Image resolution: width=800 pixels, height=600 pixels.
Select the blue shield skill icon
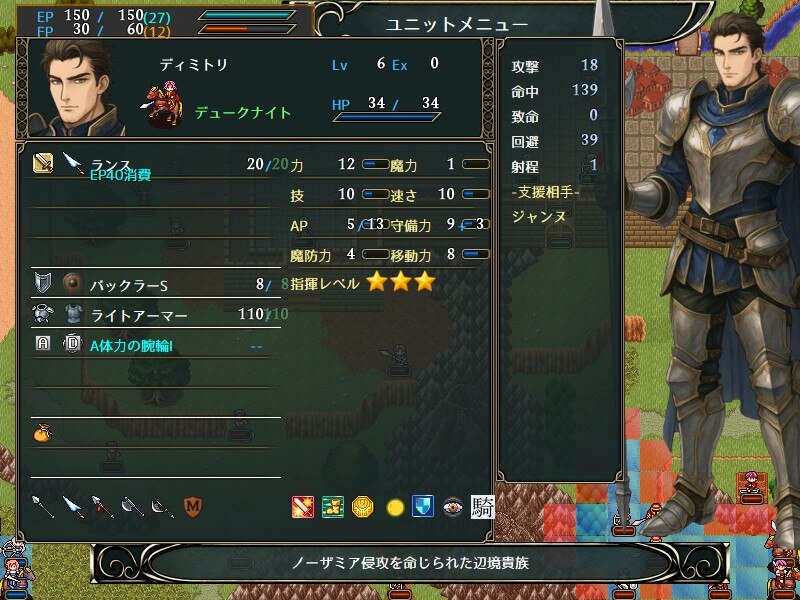(423, 507)
